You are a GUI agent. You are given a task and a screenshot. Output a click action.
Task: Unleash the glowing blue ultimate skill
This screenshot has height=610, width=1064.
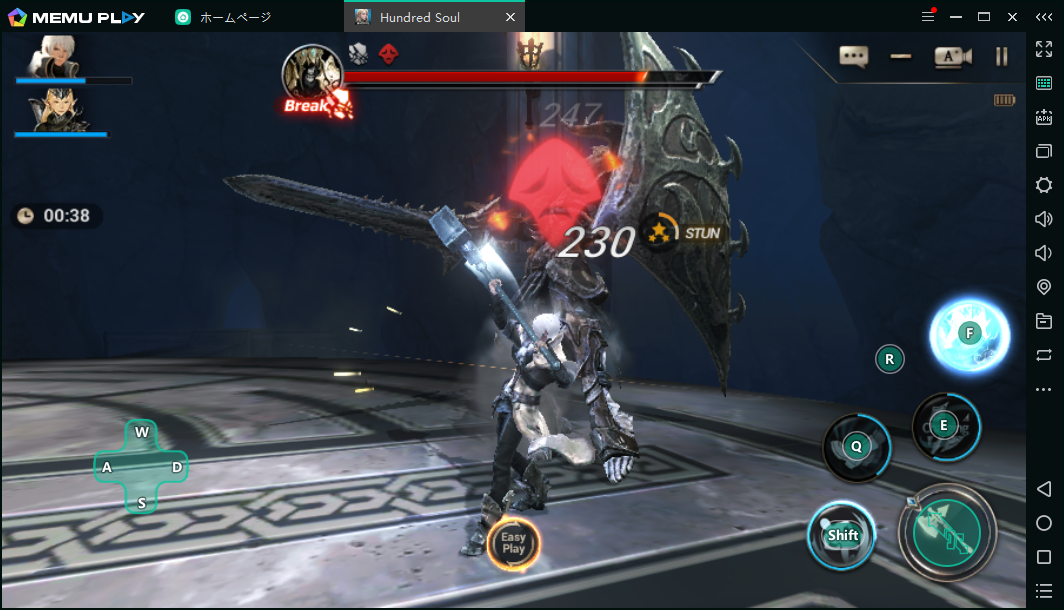tap(967, 334)
